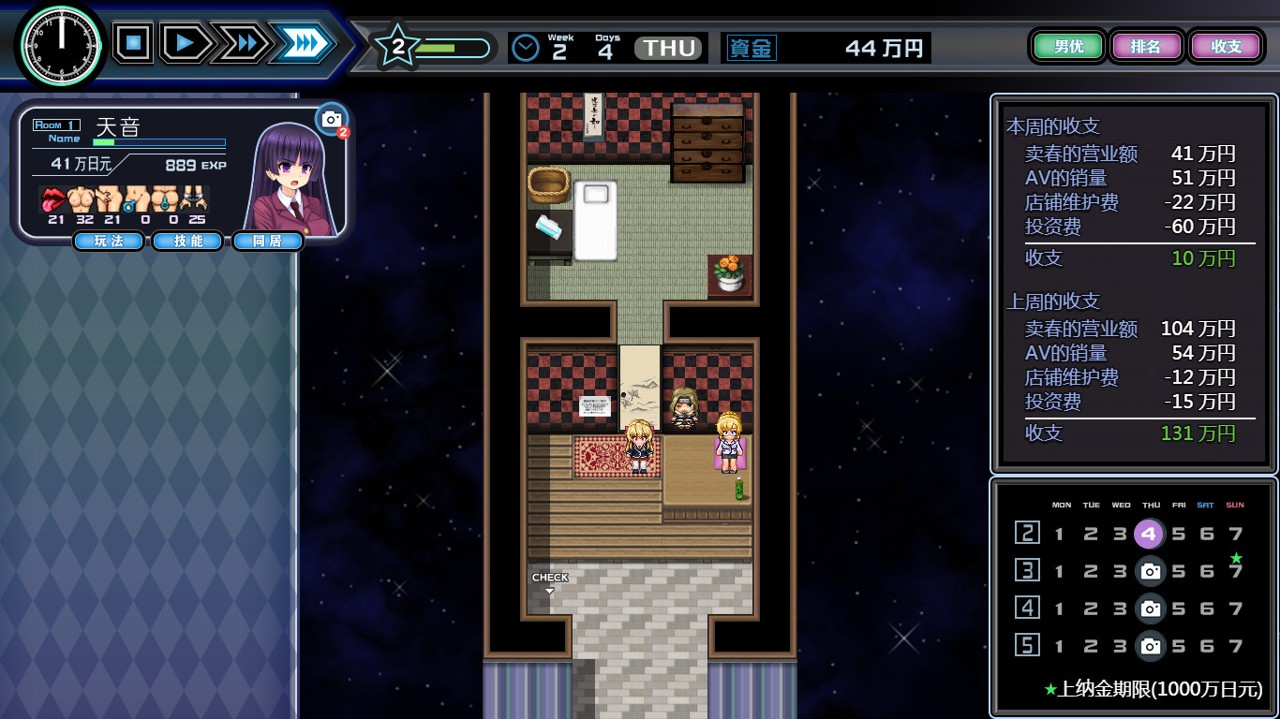Show the 排名 ranking screen
The height and width of the screenshot is (719, 1280).
1145,46
